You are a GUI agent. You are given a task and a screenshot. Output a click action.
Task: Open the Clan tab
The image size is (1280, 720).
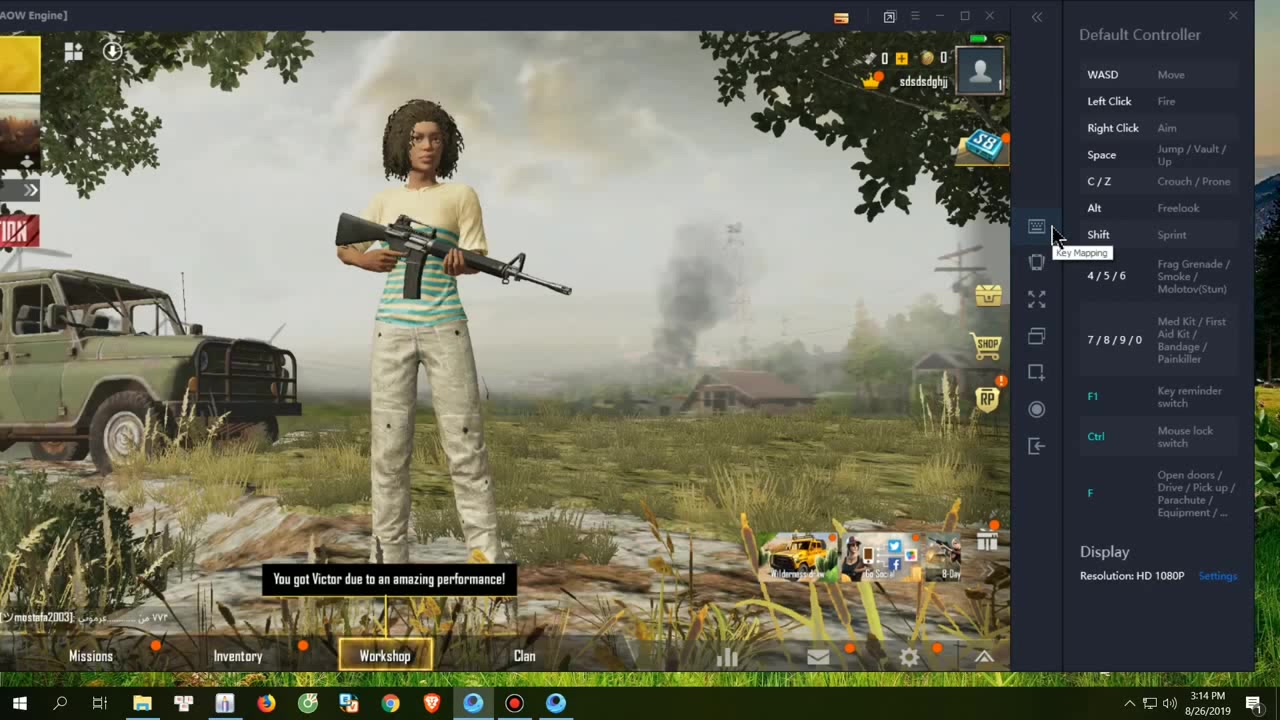[525, 656]
